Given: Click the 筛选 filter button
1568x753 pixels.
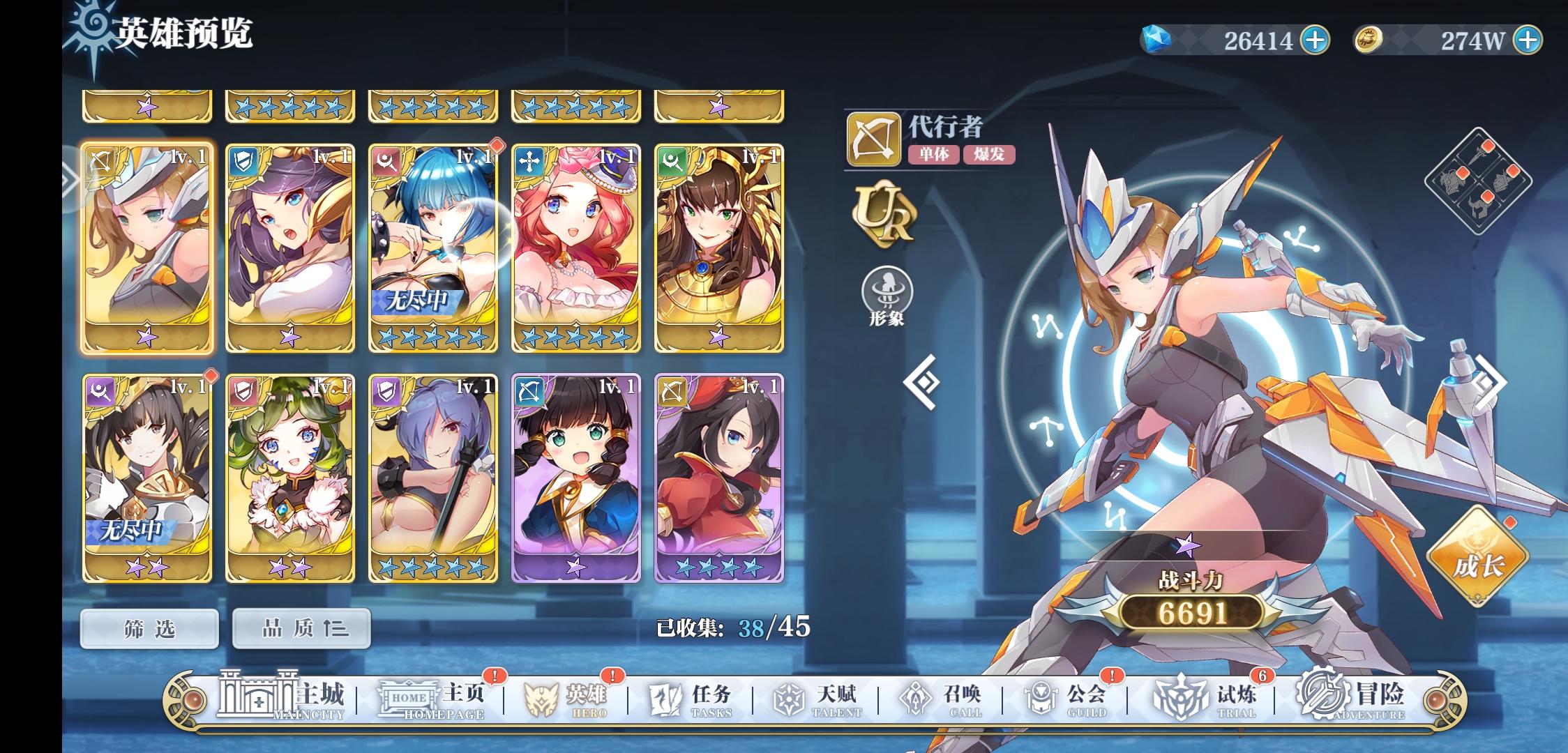Looking at the screenshot, I should pos(147,627).
